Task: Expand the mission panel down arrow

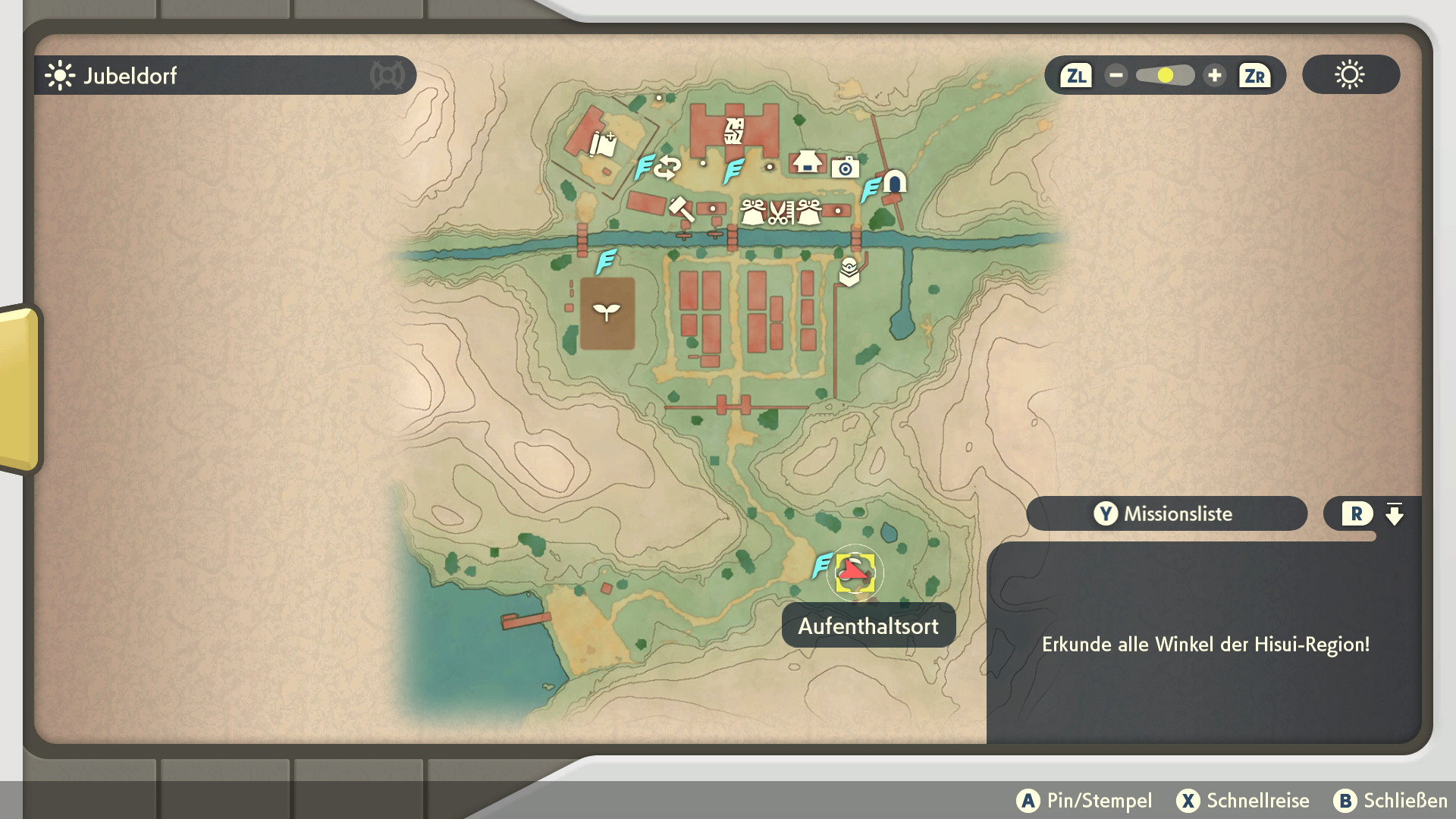Action: [x=1394, y=514]
